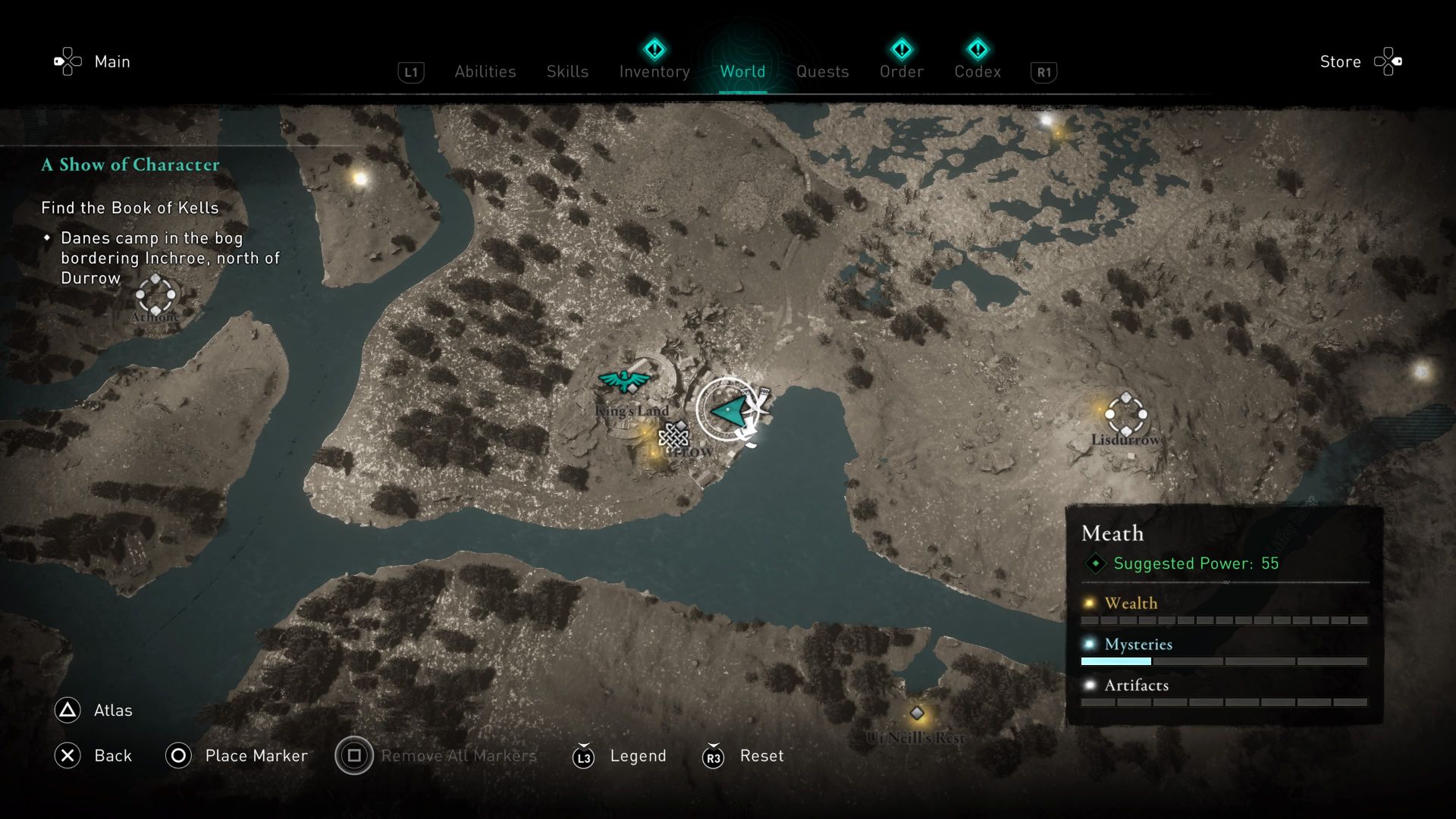Click the Athlone fast travel marker

pos(155,296)
